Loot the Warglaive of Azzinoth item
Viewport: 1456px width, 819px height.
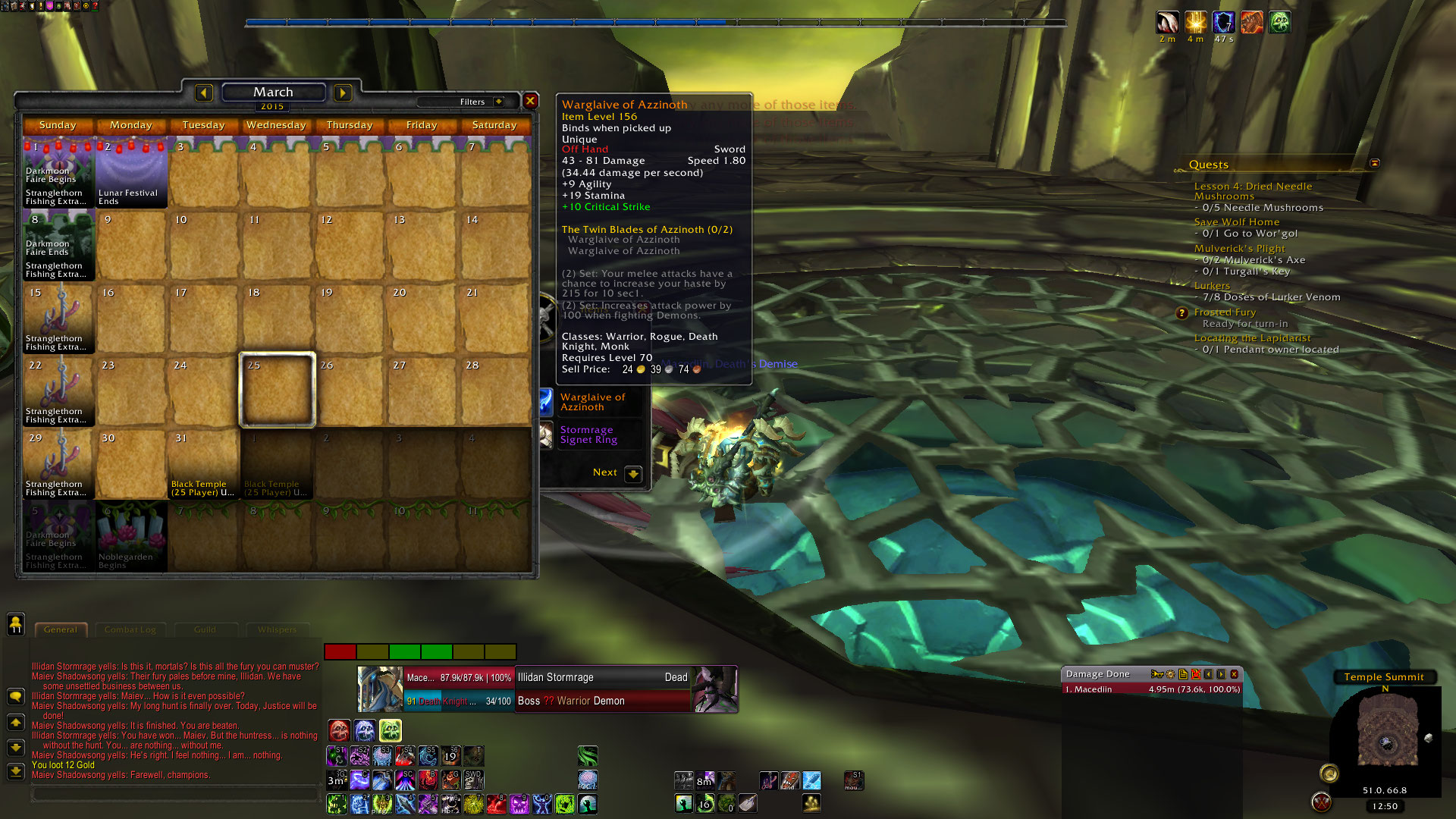click(592, 402)
